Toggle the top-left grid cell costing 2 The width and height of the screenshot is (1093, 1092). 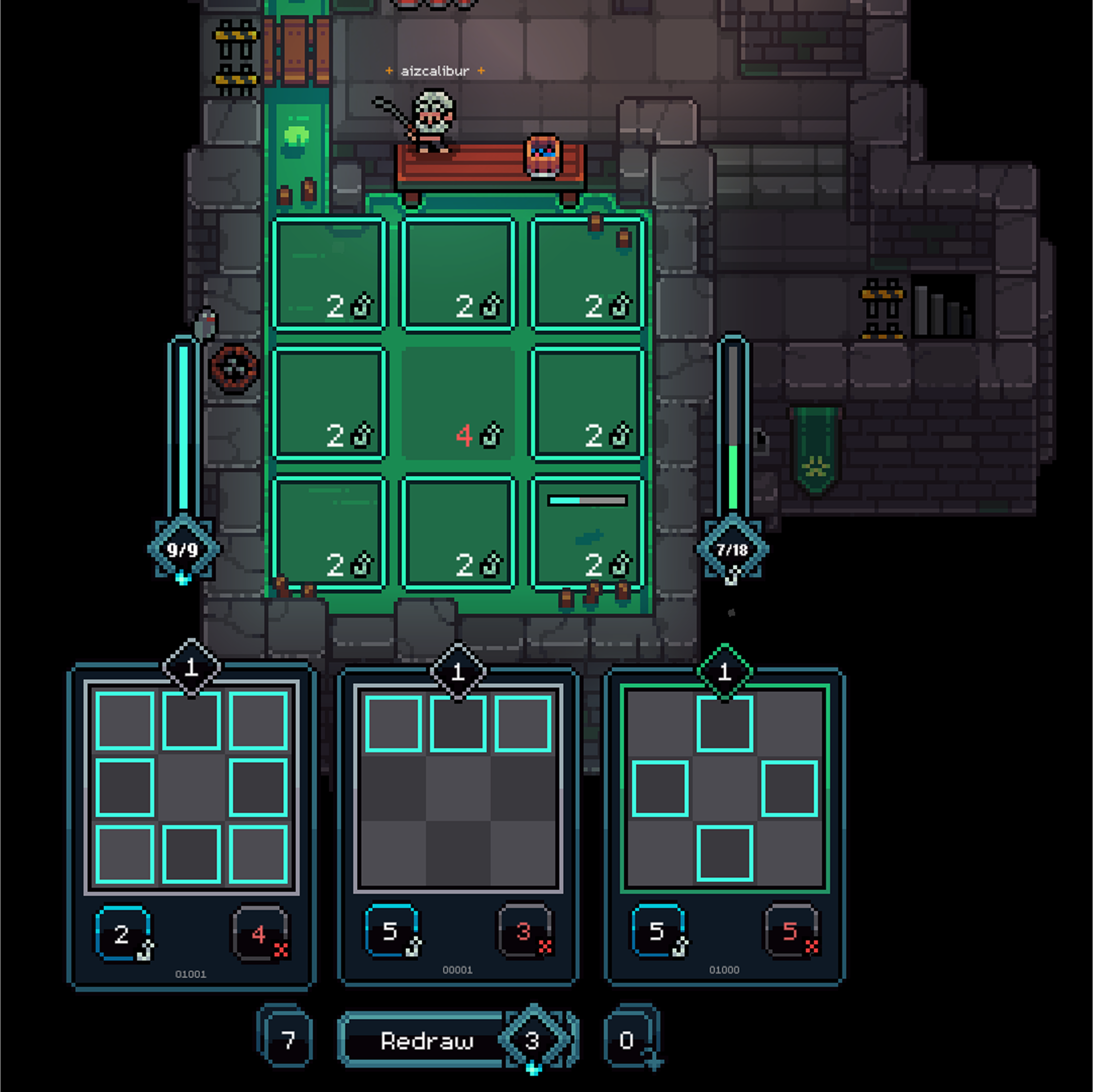click(x=330, y=271)
